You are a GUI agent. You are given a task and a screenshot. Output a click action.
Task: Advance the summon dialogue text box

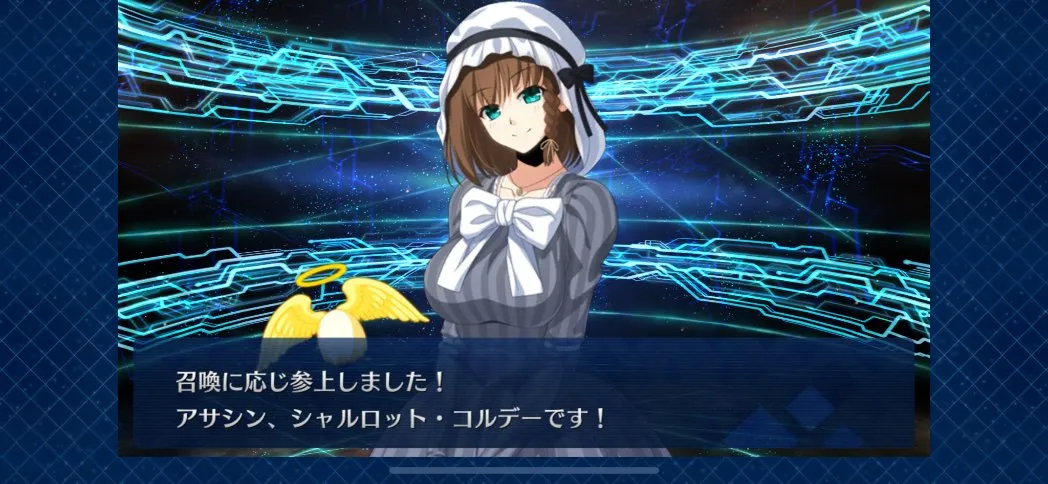tap(523, 399)
